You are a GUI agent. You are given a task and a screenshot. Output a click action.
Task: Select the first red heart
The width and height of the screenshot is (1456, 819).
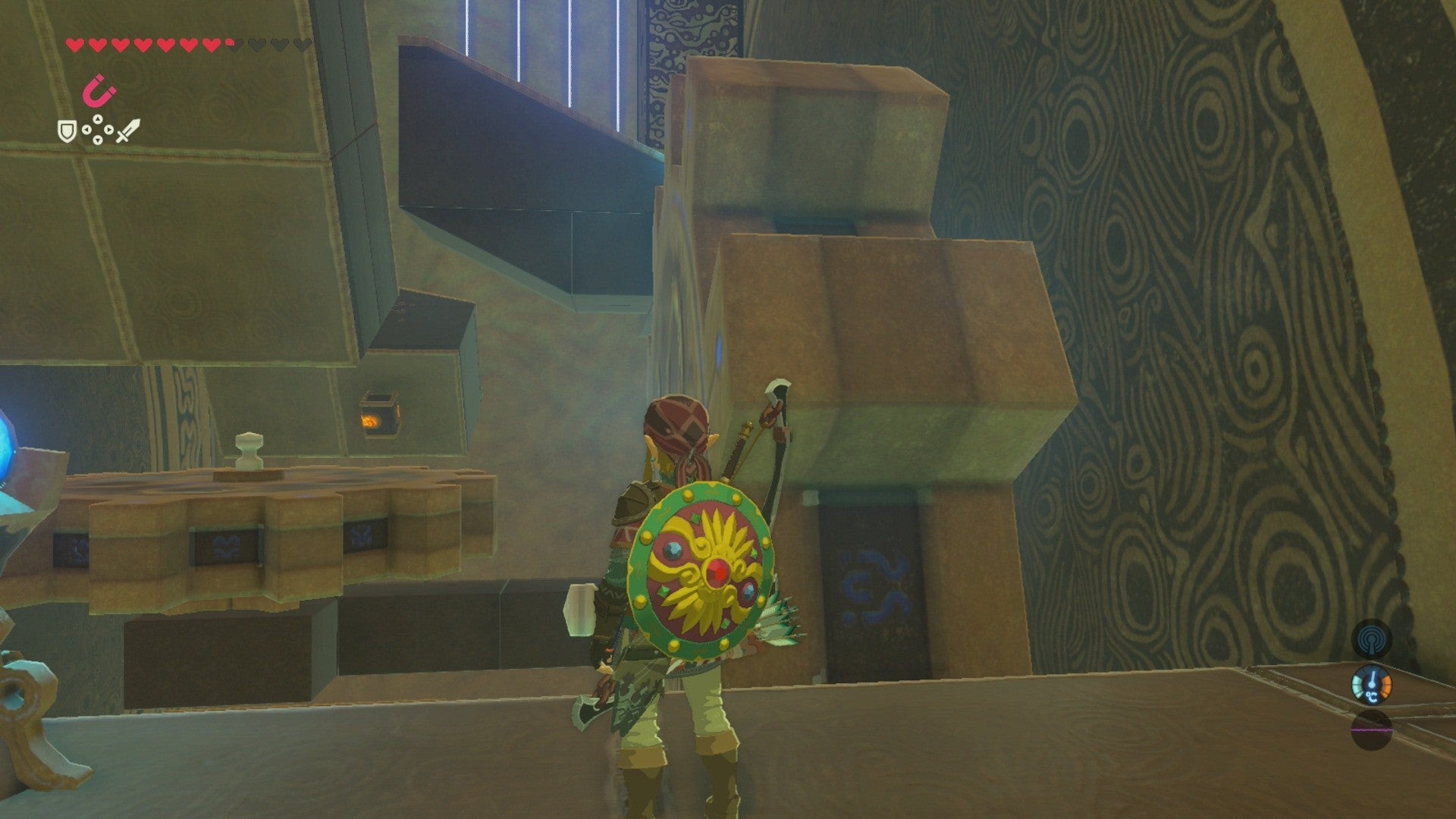[75, 45]
